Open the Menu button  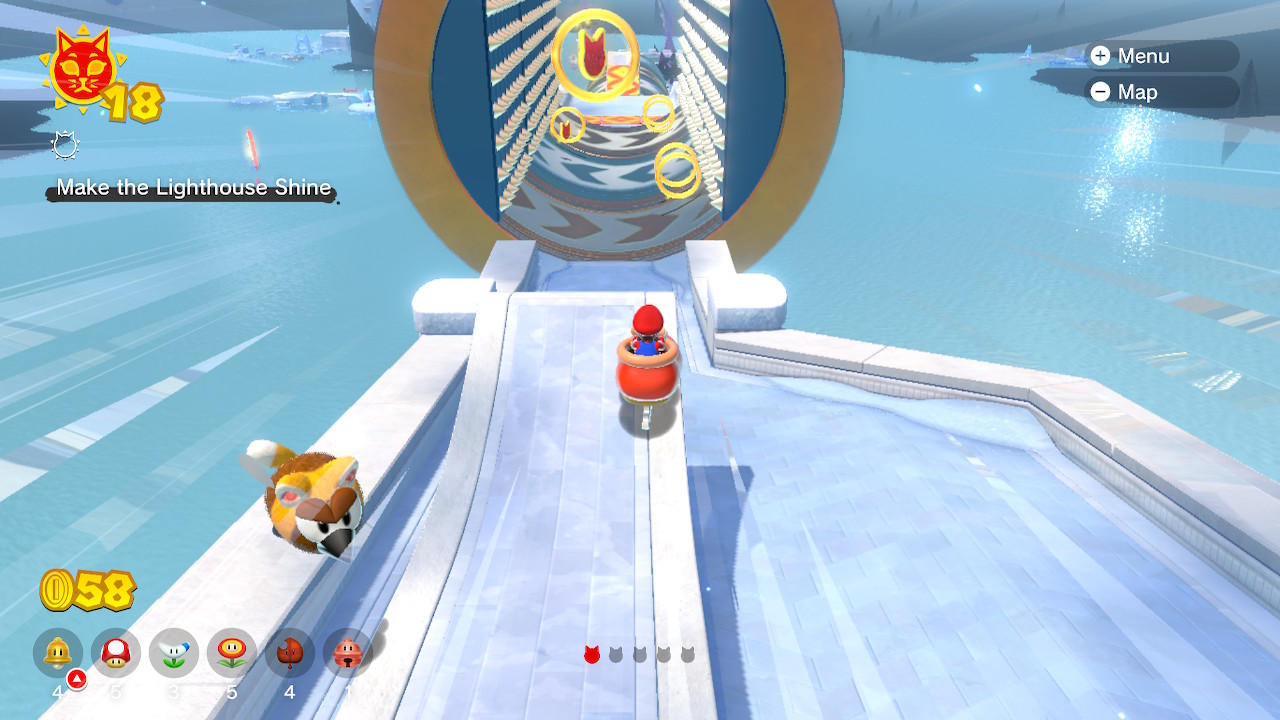click(x=1160, y=56)
